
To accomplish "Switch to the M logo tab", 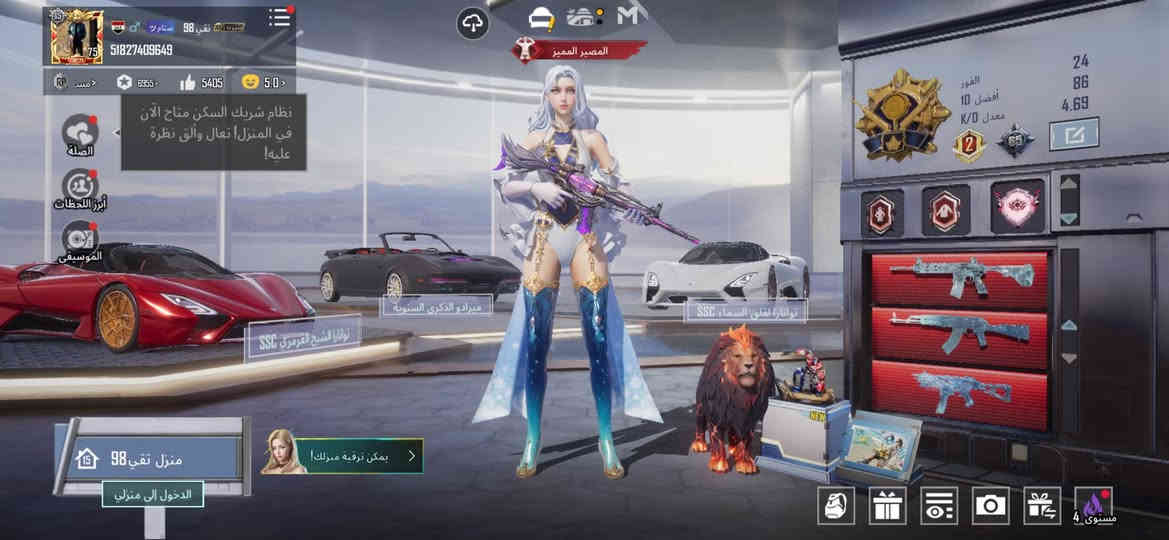I will tap(628, 16).
